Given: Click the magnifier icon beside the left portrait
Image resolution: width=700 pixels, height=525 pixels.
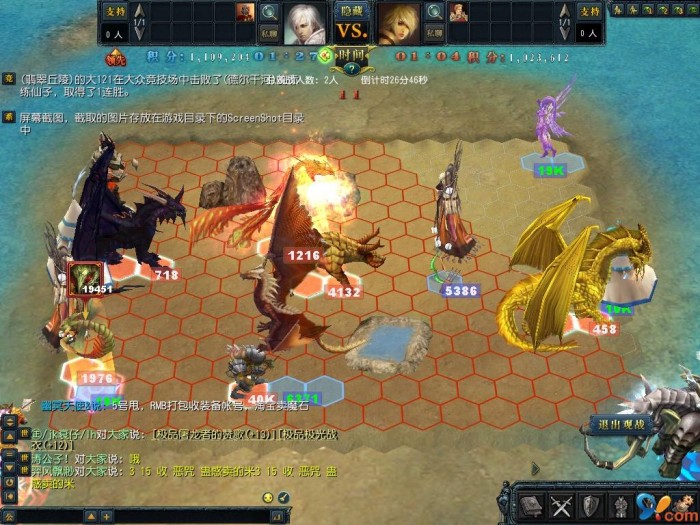Looking at the screenshot, I should point(269,12).
